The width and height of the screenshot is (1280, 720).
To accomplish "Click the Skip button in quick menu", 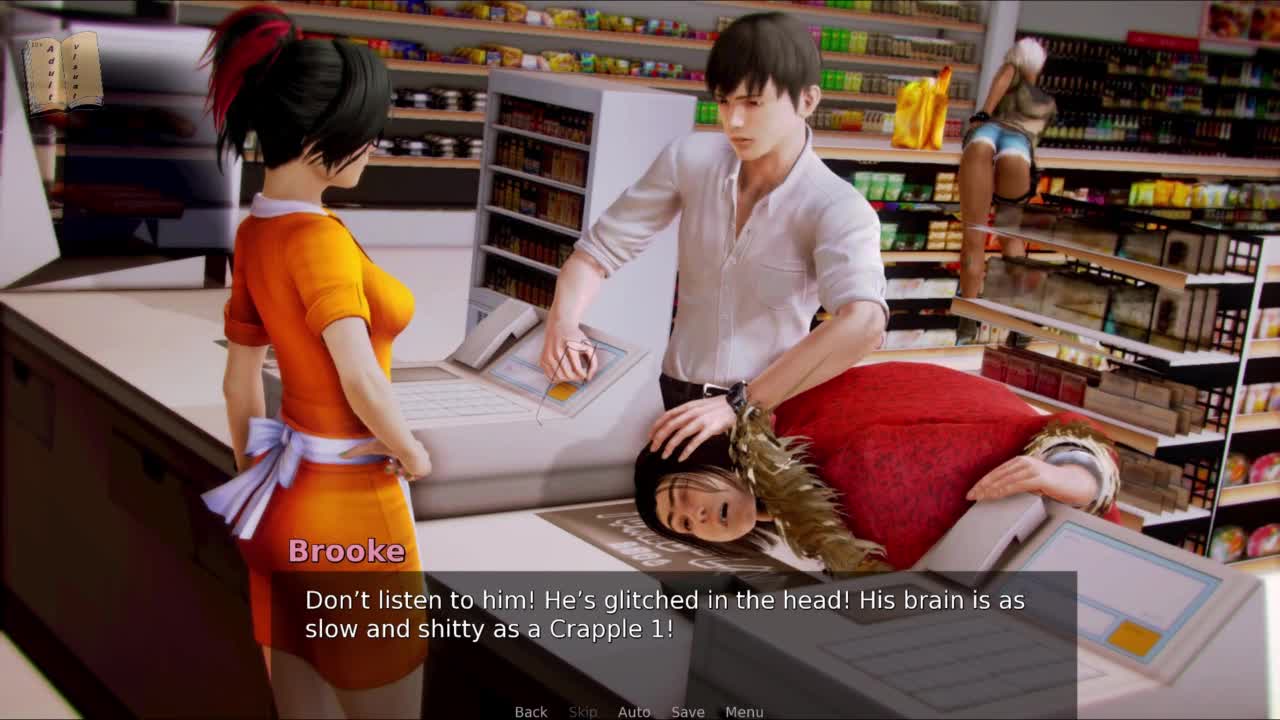I will pyautogui.click(x=583, y=712).
